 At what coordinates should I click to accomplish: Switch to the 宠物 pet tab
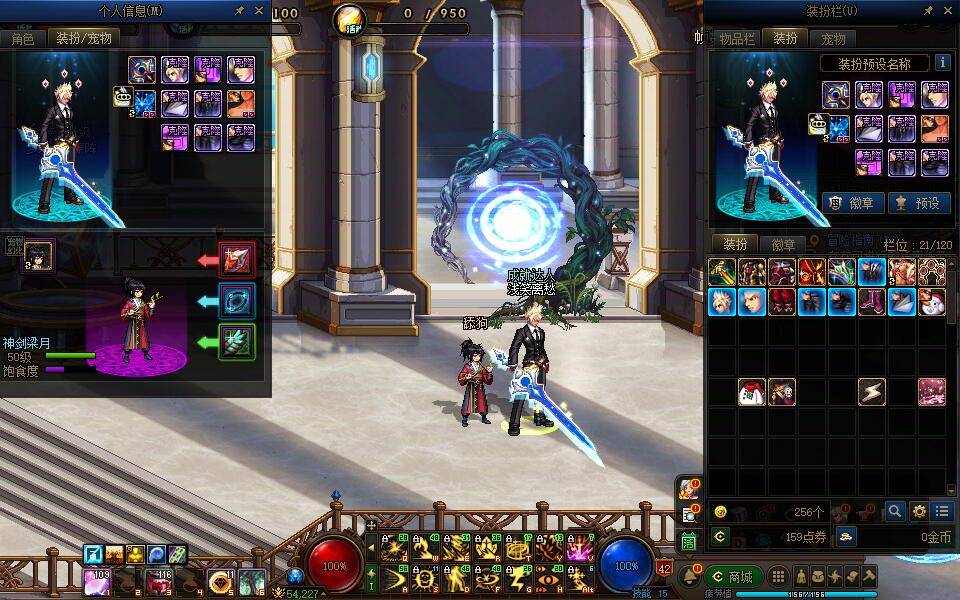(833, 38)
